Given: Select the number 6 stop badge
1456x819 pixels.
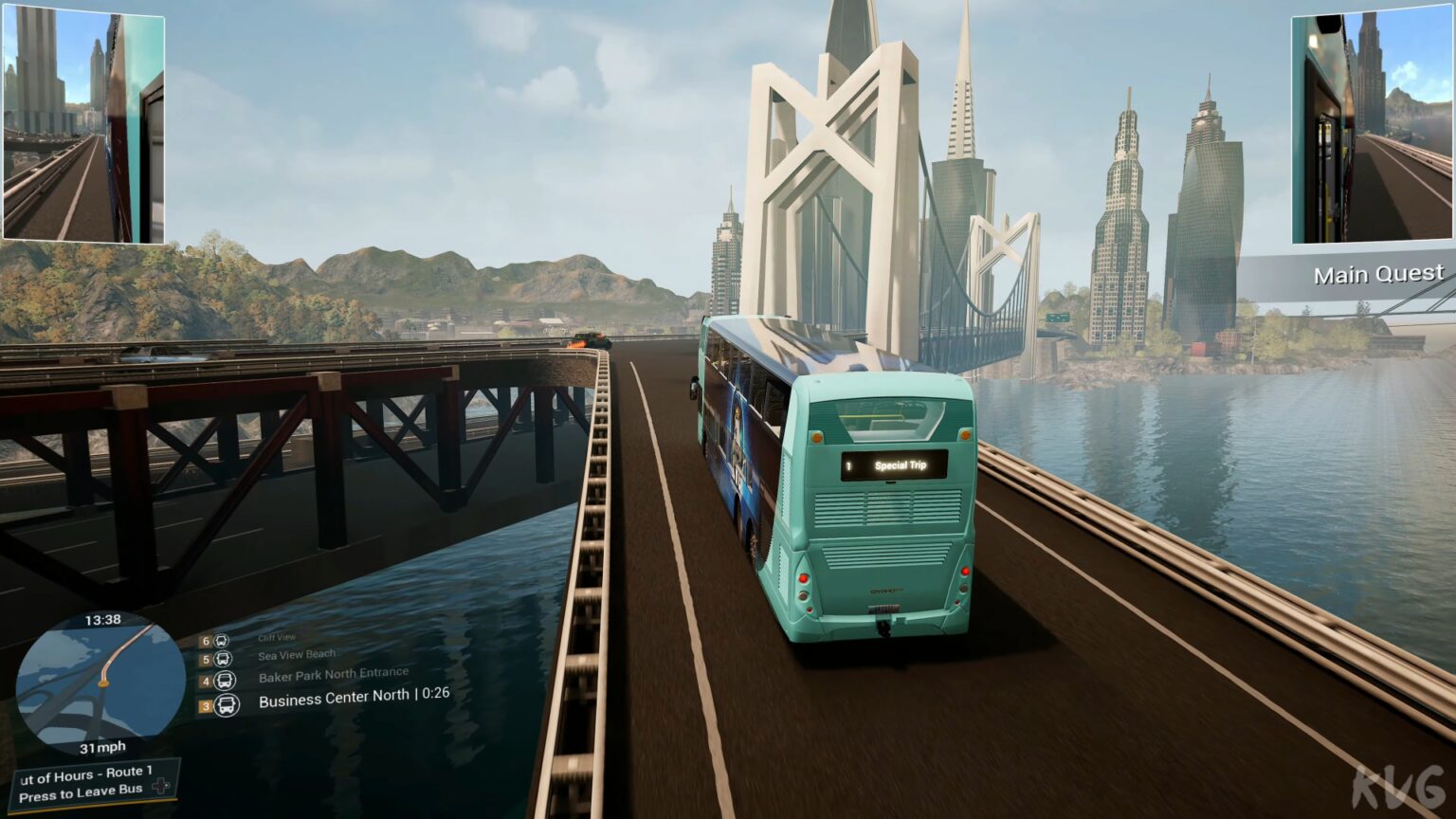Looking at the screenshot, I should [205, 641].
